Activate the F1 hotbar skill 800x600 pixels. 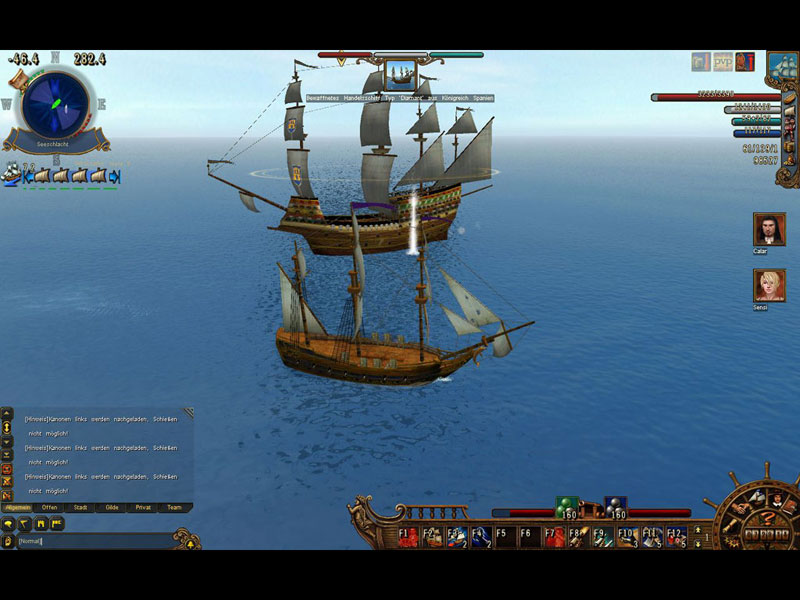[x=409, y=536]
